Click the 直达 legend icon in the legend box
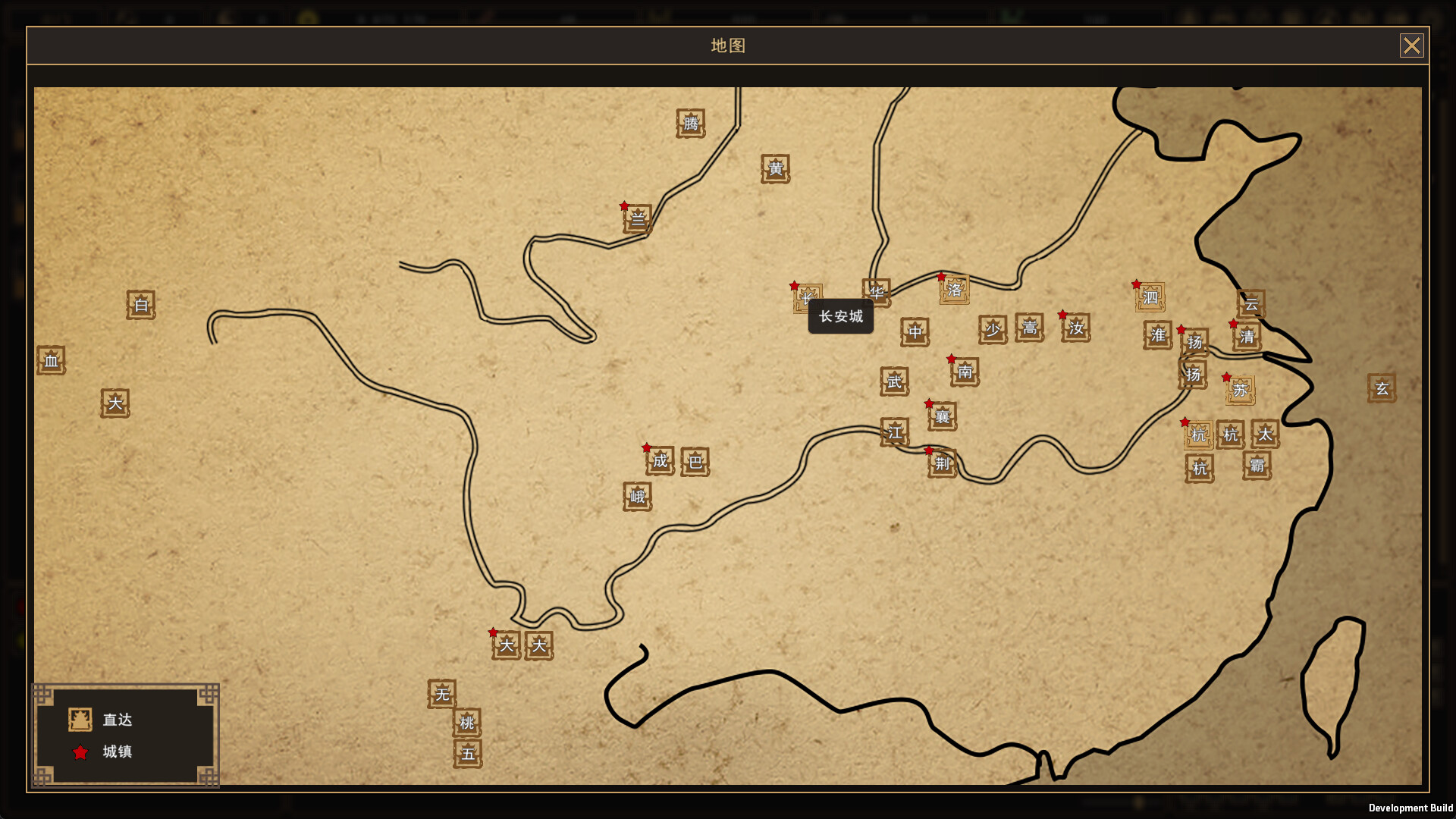Image resolution: width=1456 pixels, height=819 pixels. pyautogui.click(x=80, y=720)
